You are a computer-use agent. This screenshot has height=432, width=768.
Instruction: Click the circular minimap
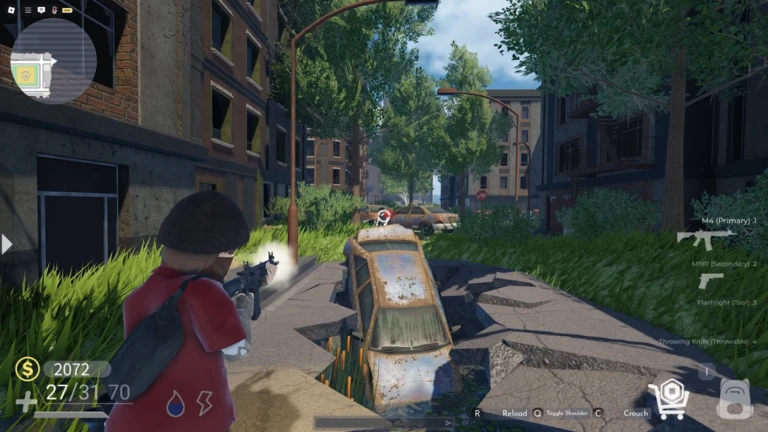coord(53,62)
